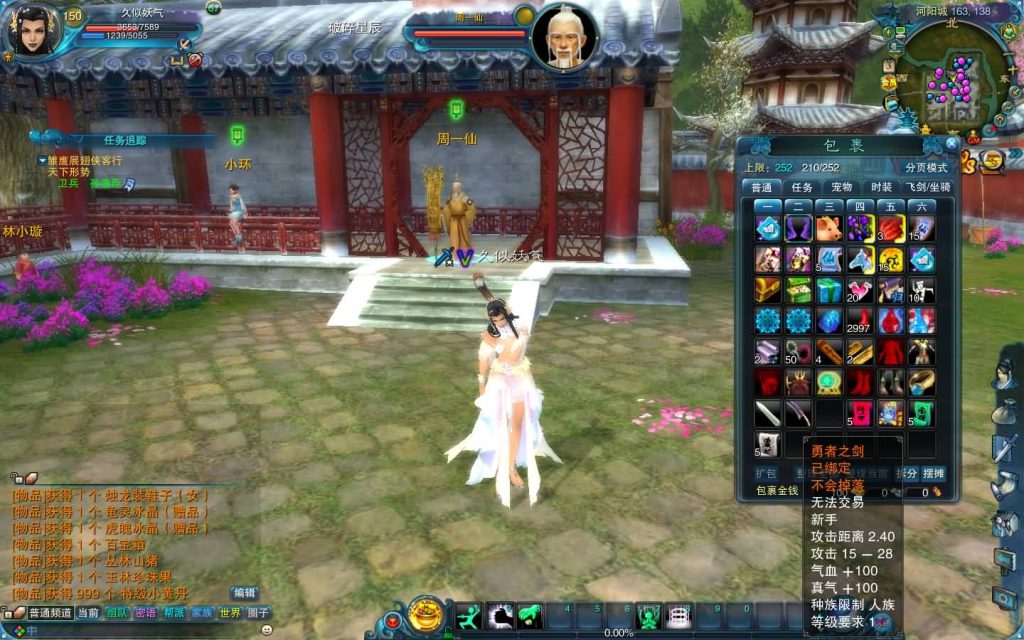Select the purple grapes item slot

tap(860, 229)
